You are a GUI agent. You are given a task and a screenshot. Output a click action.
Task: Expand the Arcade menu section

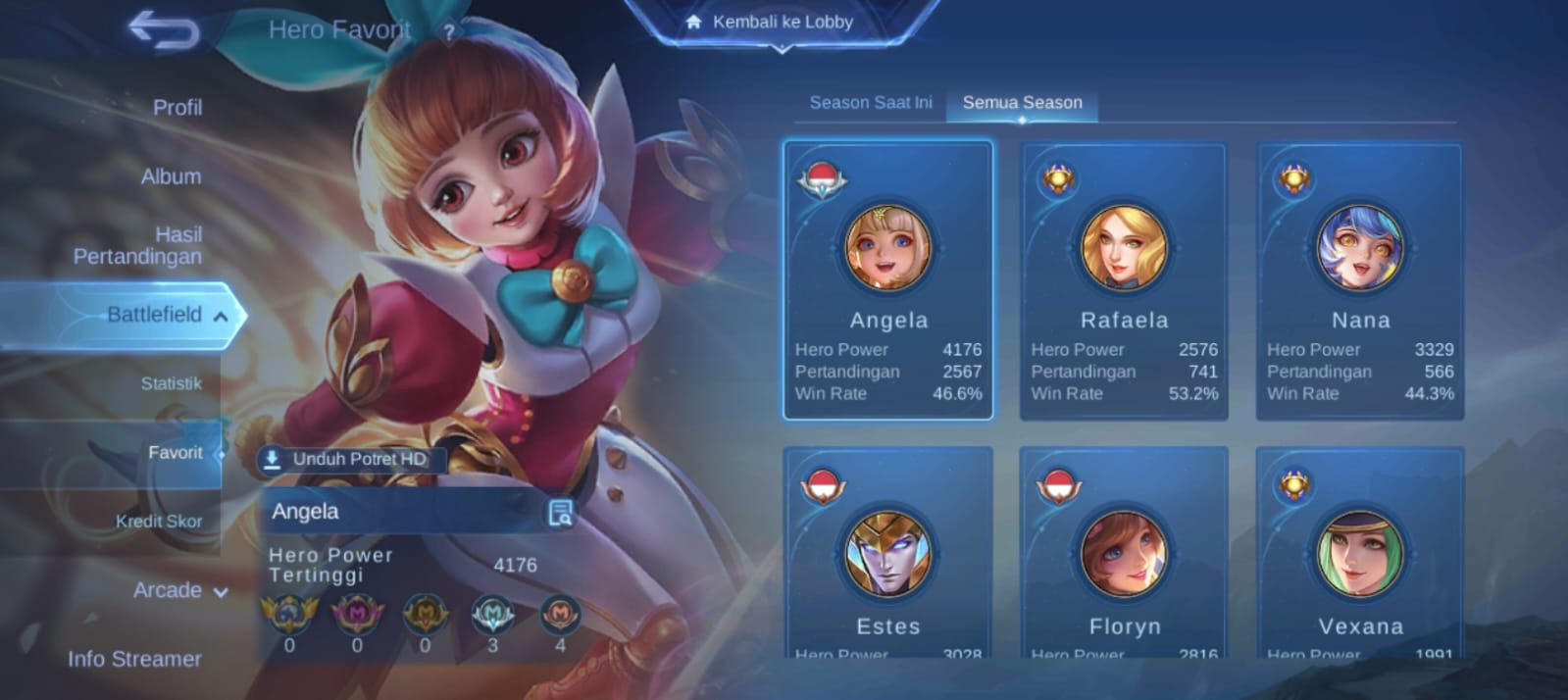(179, 590)
